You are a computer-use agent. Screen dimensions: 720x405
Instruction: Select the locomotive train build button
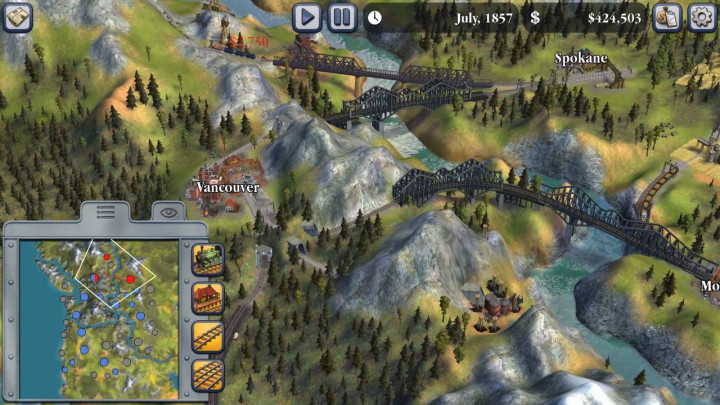coord(207,259)
